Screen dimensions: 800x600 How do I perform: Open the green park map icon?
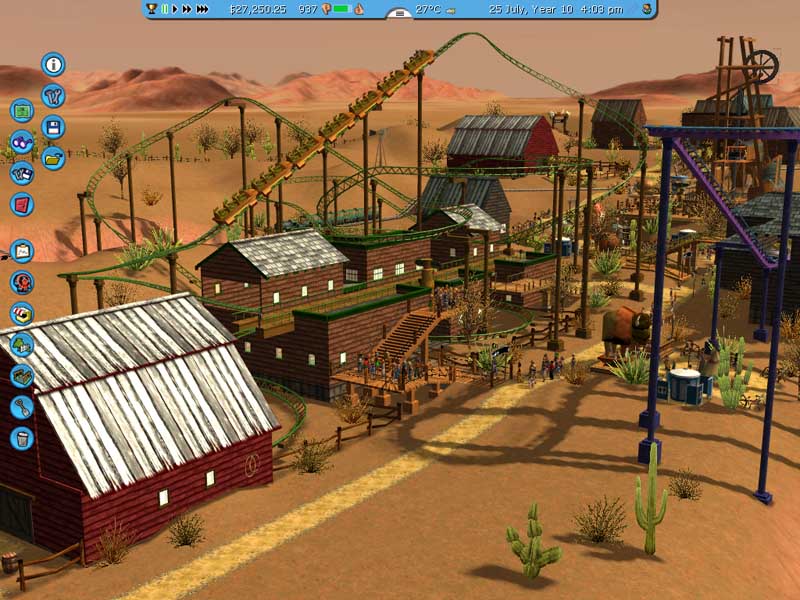coord(22,111)
